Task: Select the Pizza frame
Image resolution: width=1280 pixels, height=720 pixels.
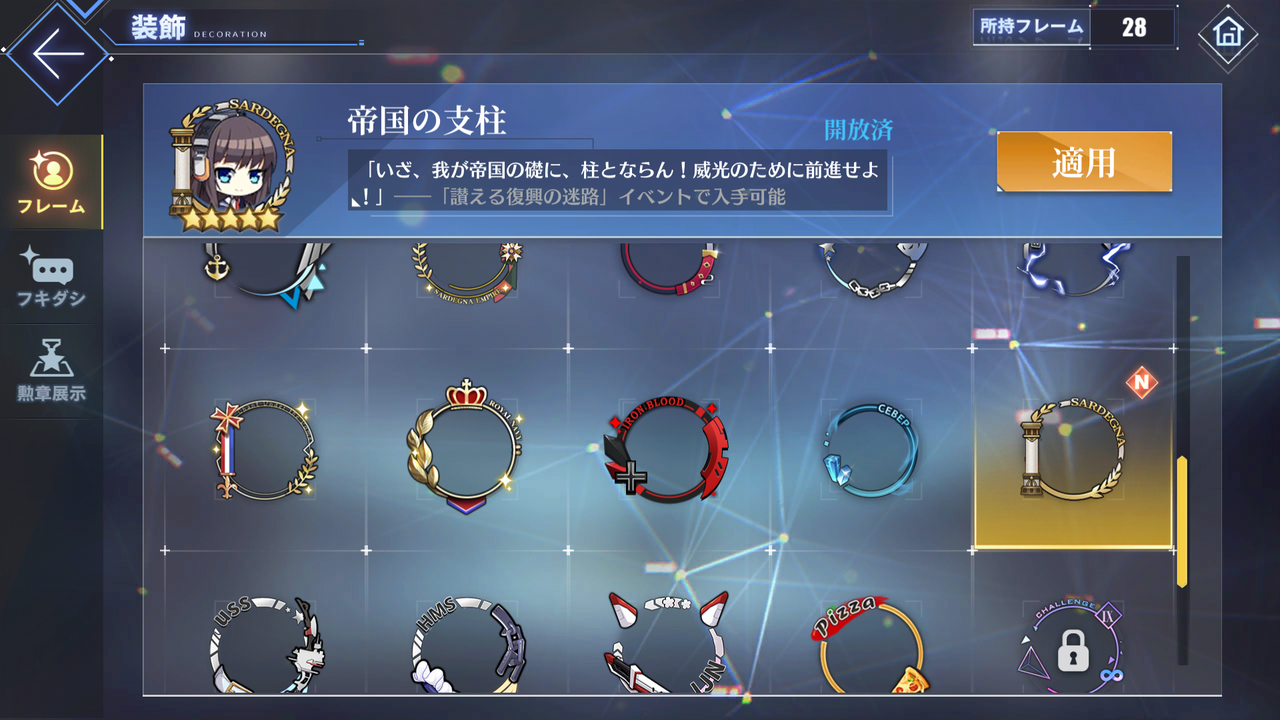Action: 868,645
